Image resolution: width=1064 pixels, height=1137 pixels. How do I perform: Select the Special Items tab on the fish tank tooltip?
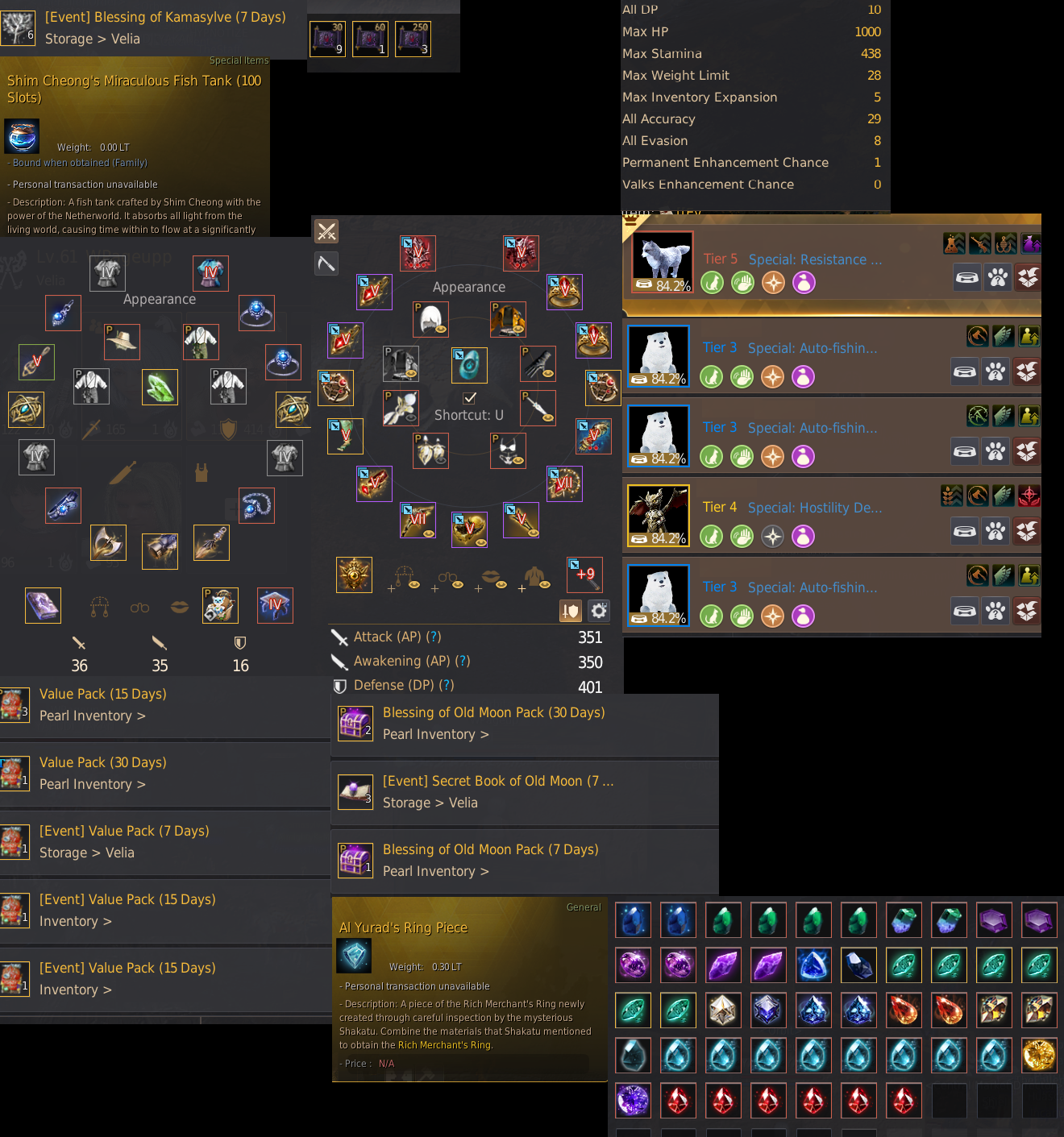[x=239, y=60]
